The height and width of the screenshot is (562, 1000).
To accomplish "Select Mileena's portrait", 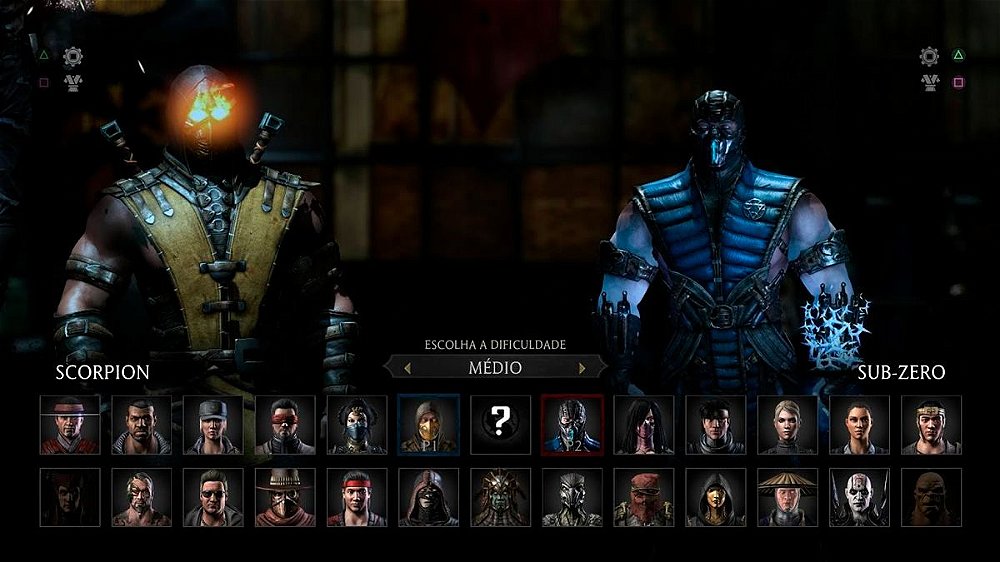I will click(x=644, y=425).
